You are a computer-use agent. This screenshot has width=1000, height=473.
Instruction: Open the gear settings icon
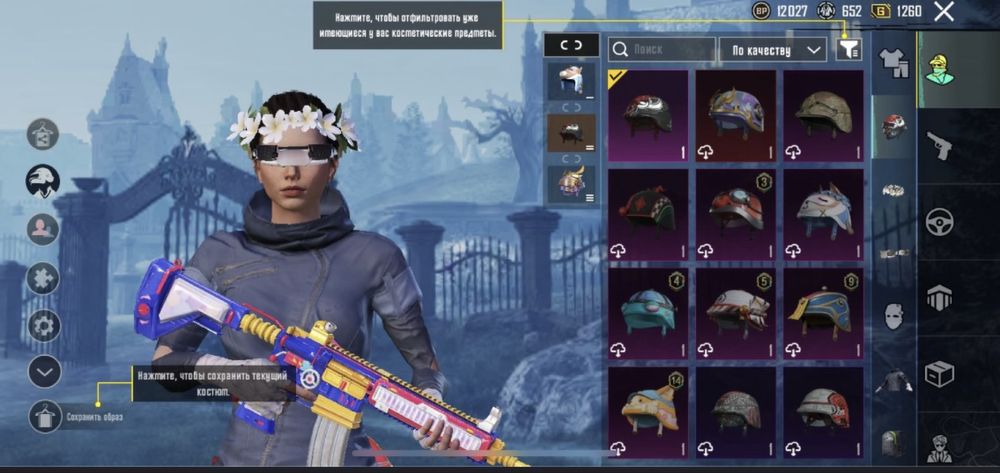tap(44, 325)
